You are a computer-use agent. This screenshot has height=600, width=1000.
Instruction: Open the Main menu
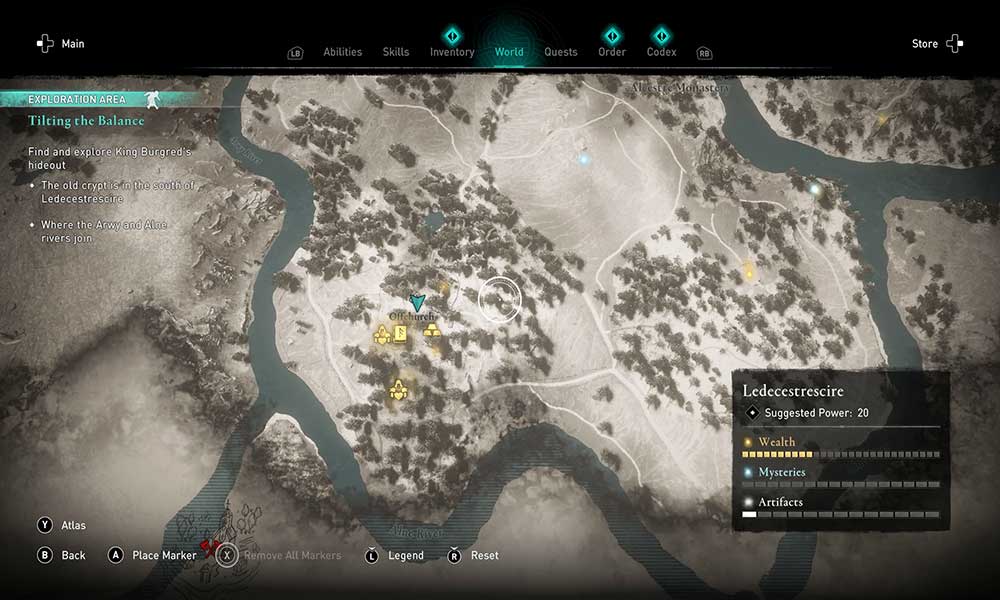tap(61, 44)
